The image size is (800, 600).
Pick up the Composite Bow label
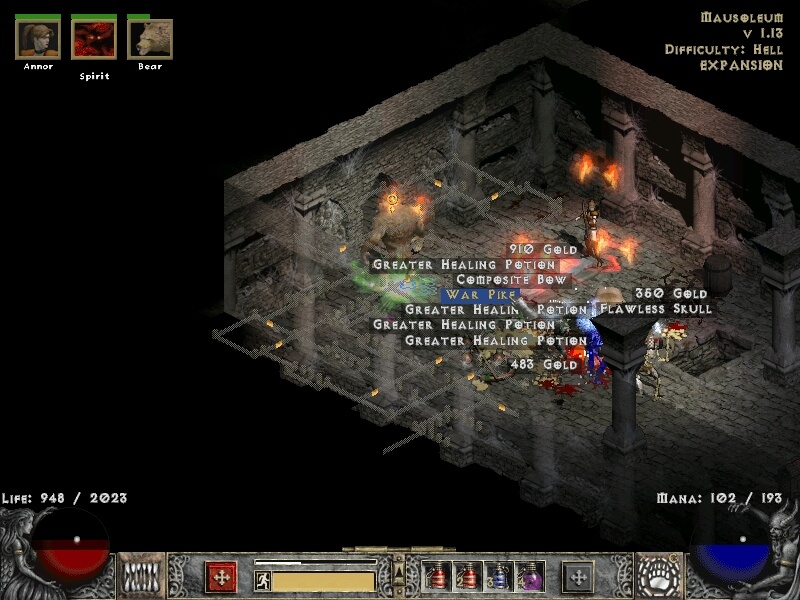[511, 280]
